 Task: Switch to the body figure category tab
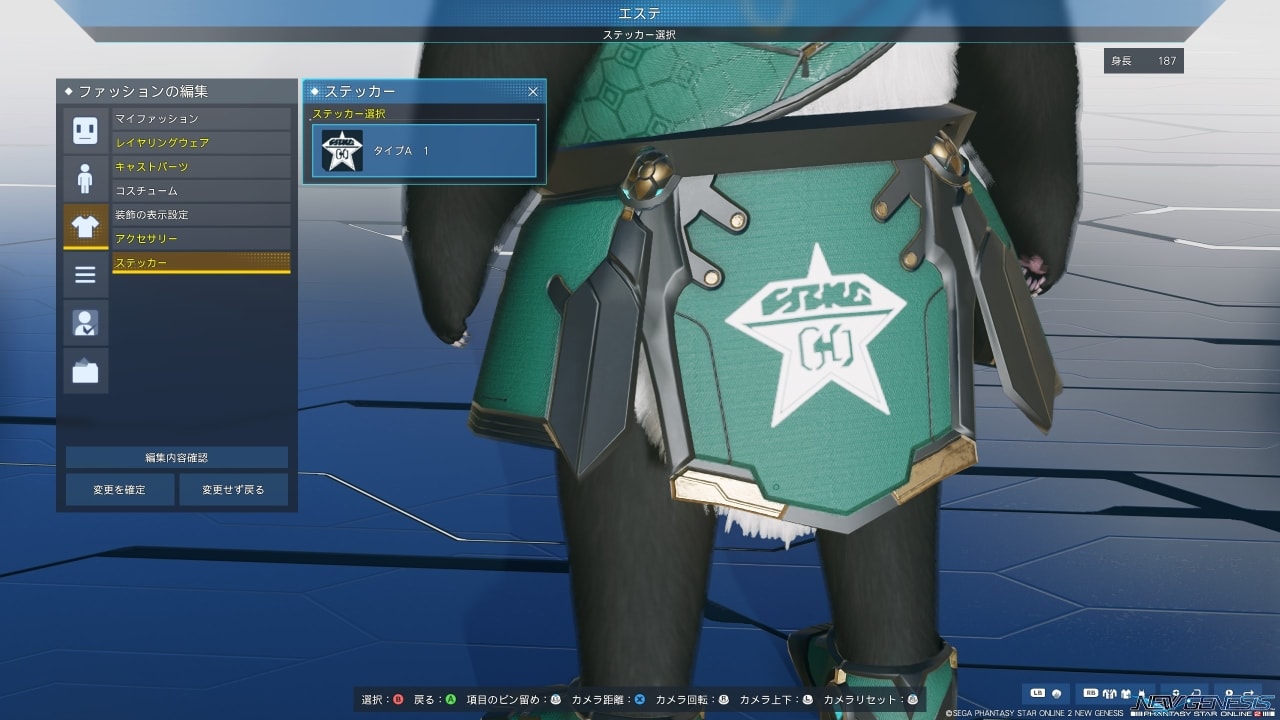pyautogui.click(x=85, y=179)
